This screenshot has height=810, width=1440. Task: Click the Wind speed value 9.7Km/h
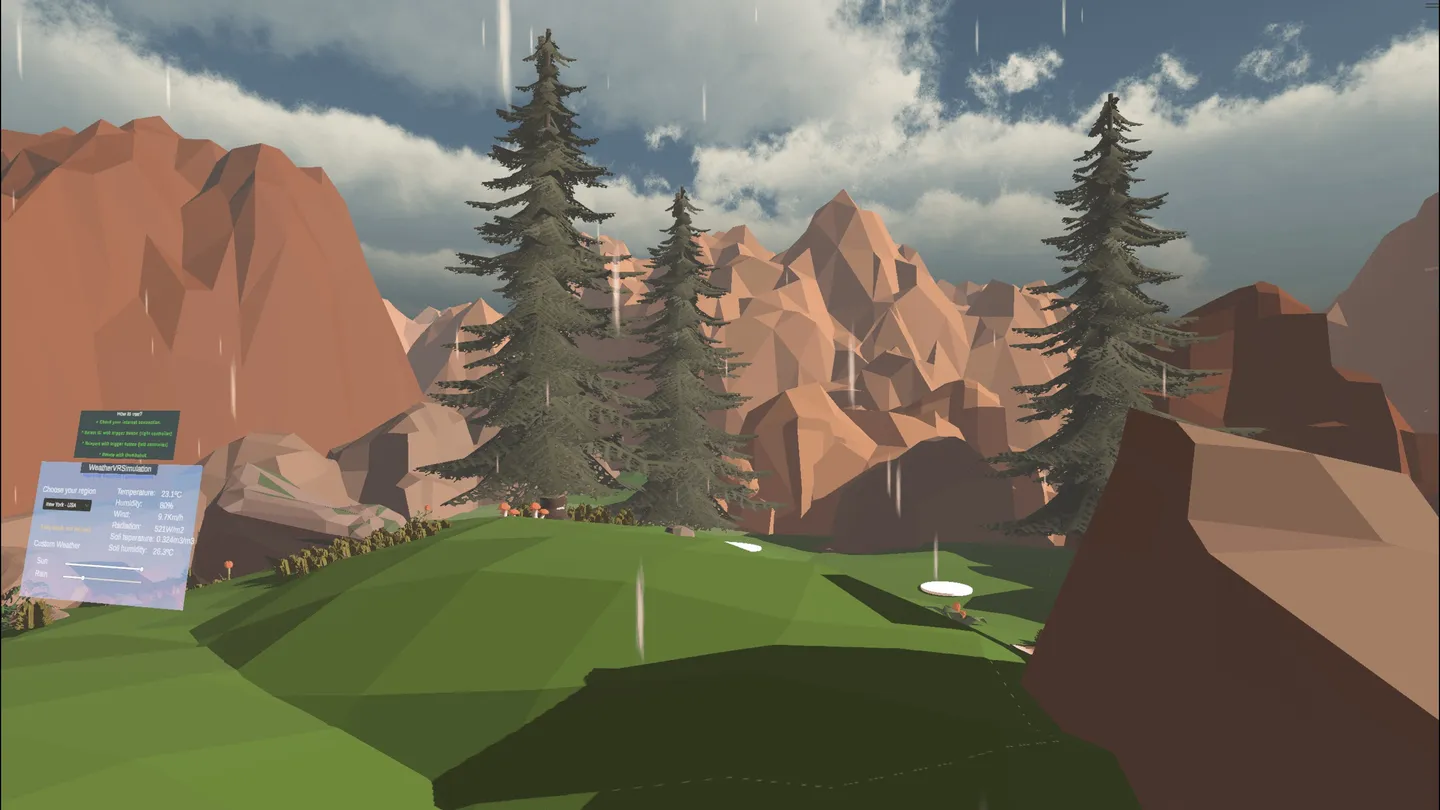(x=168, y=516)
